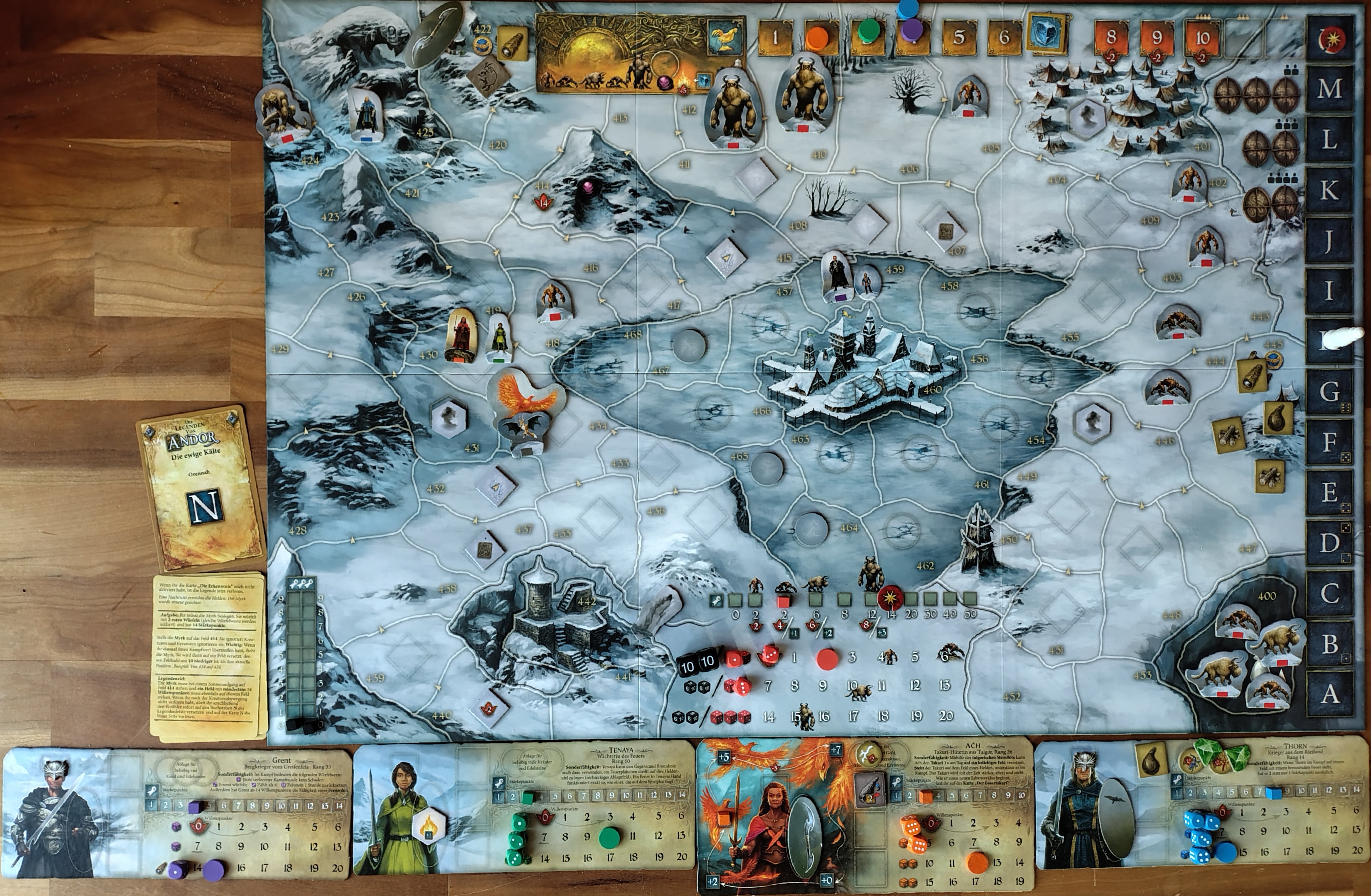Select Ach's fiery hero board
This screenshot has height=896, width=1371.
point(864,815)
